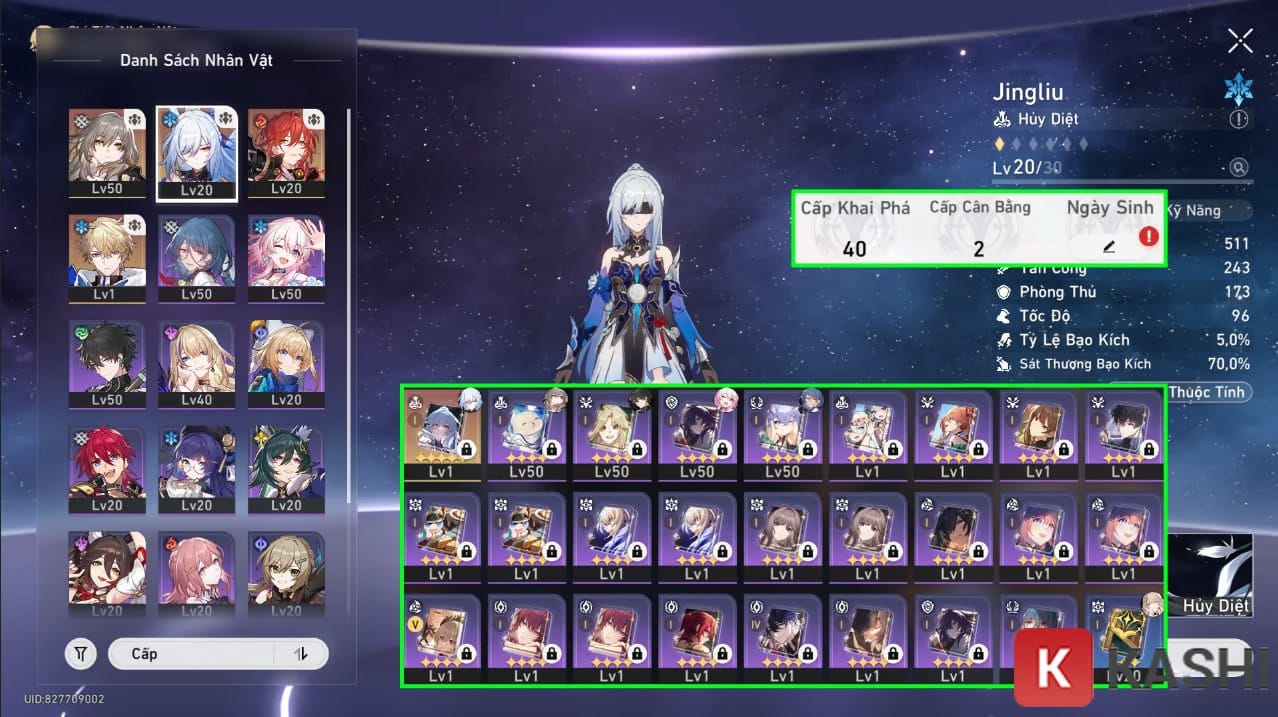
Task: Choose Gepard's Lv1 portrait
Action: [104, 258]
